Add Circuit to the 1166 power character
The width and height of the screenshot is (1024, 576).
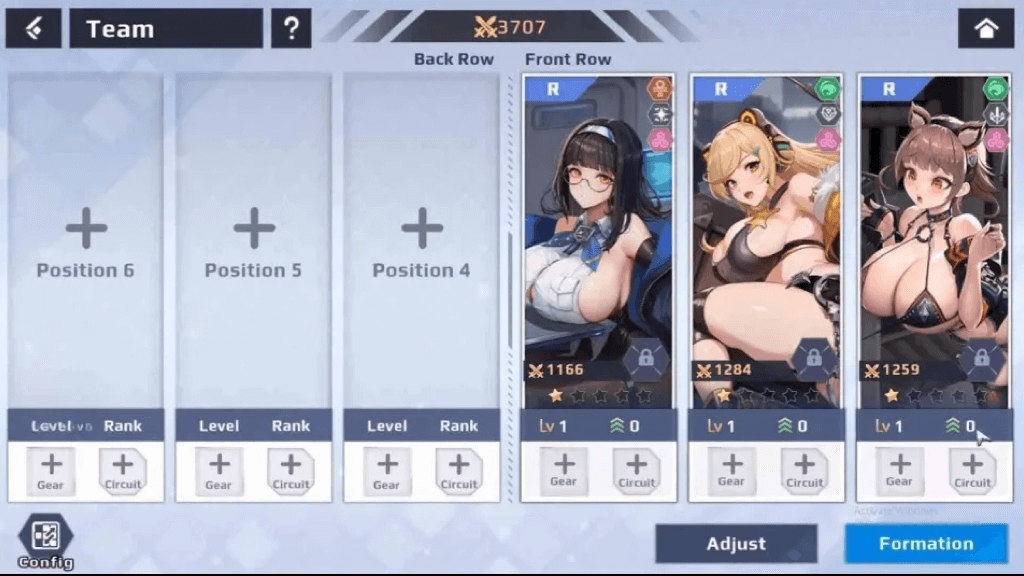(x=636, y=470)
